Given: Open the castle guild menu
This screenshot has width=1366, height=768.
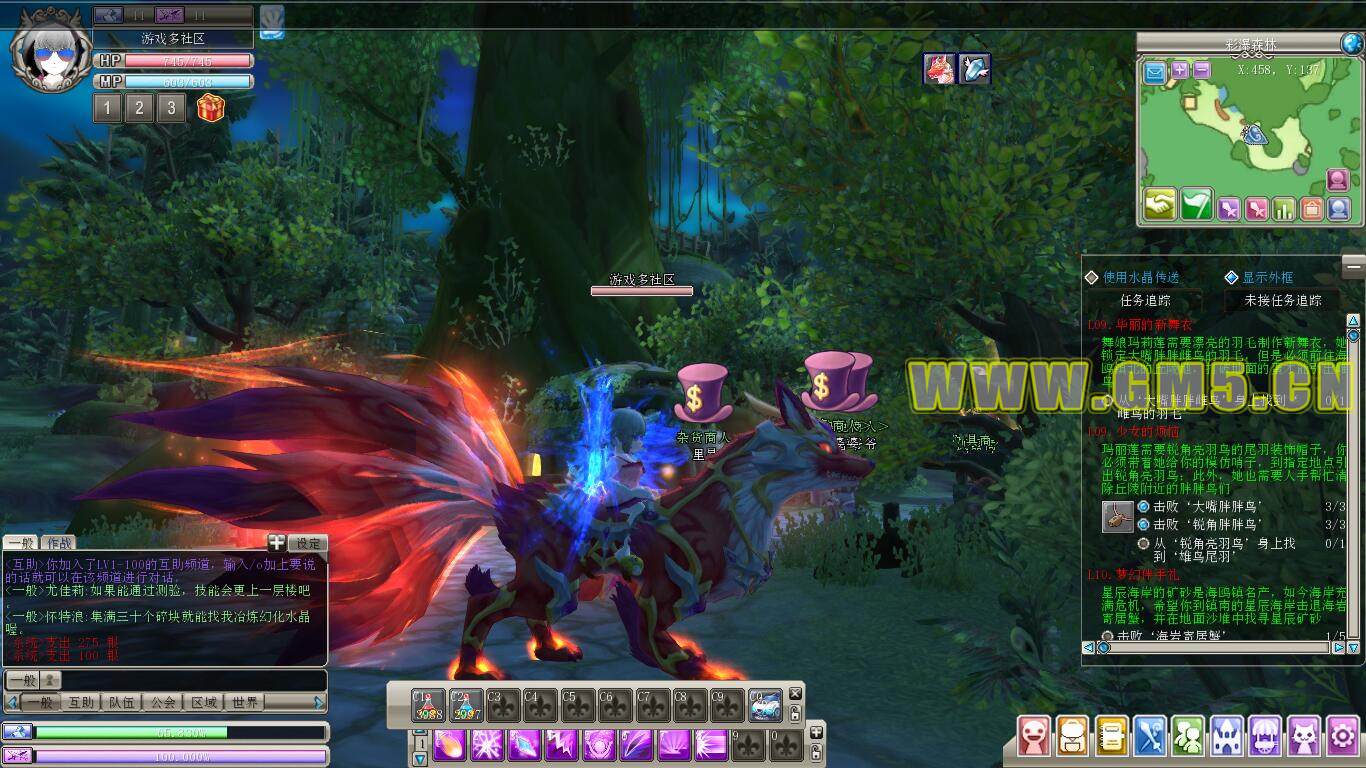Looking at the screenshot, I should click(x=1227, y=737).
